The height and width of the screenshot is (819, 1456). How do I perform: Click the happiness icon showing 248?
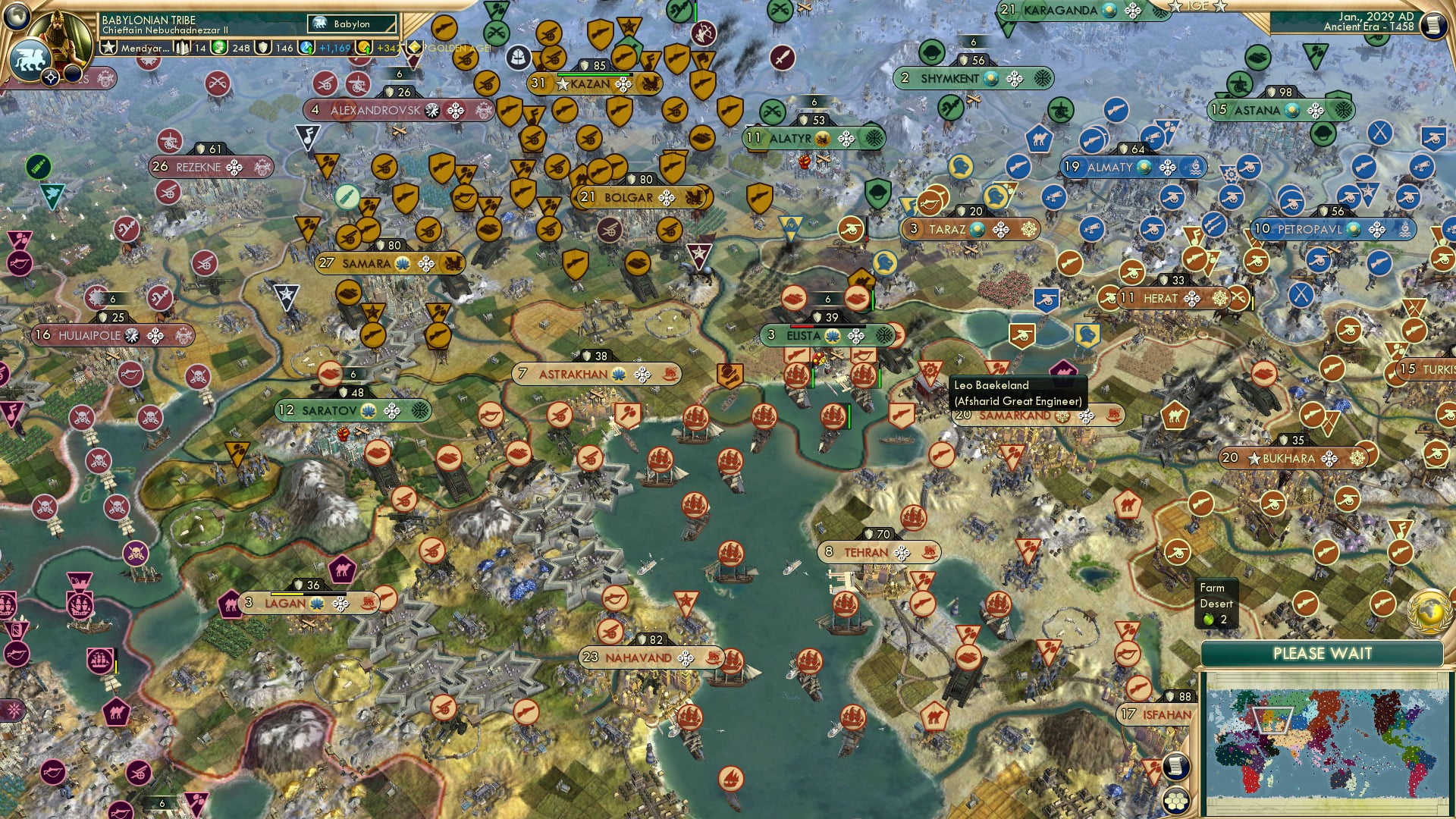pos(218,47)
